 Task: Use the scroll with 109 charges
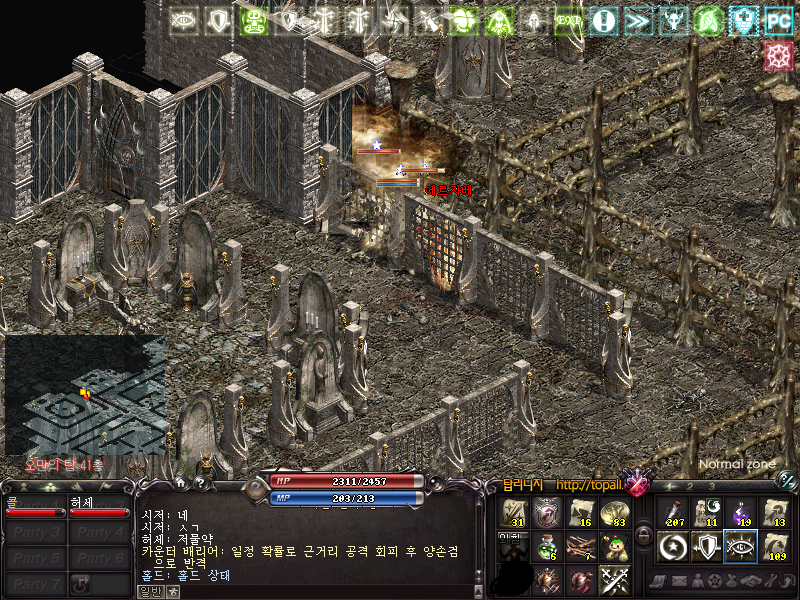(x=775, y=546)
